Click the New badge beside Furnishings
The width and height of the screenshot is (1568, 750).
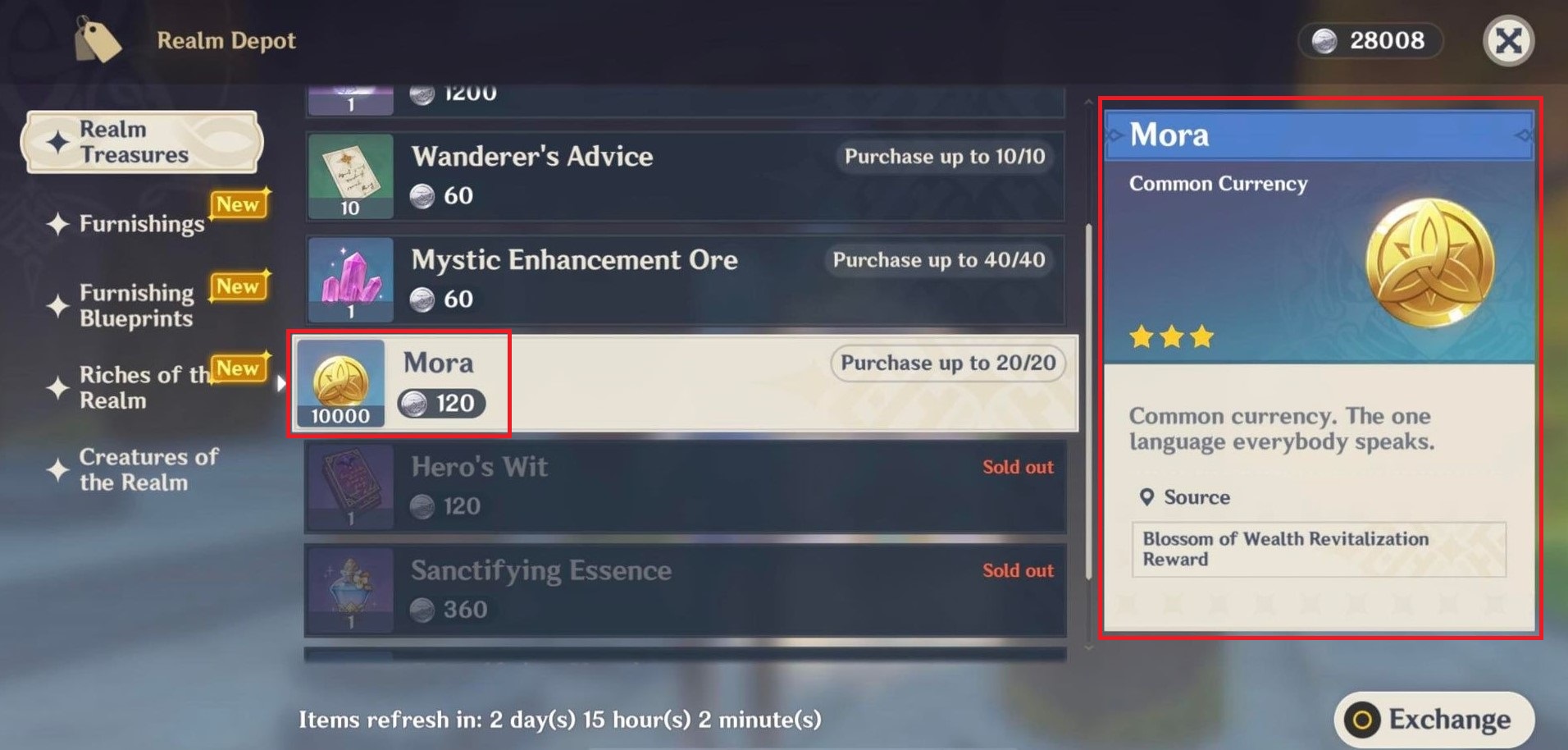[x=239, y=204]
